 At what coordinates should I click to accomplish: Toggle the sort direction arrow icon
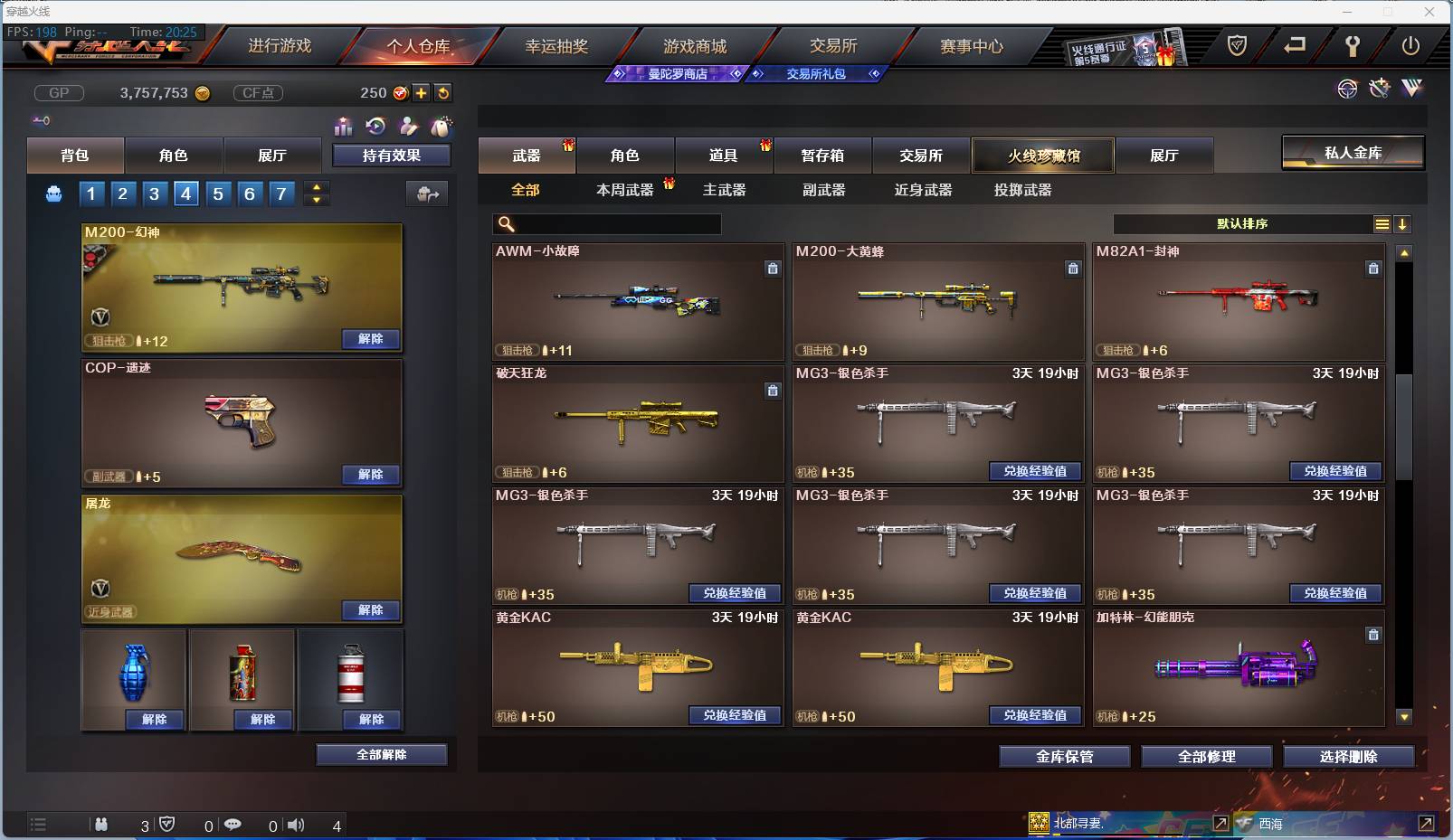tap(1403, 223)
